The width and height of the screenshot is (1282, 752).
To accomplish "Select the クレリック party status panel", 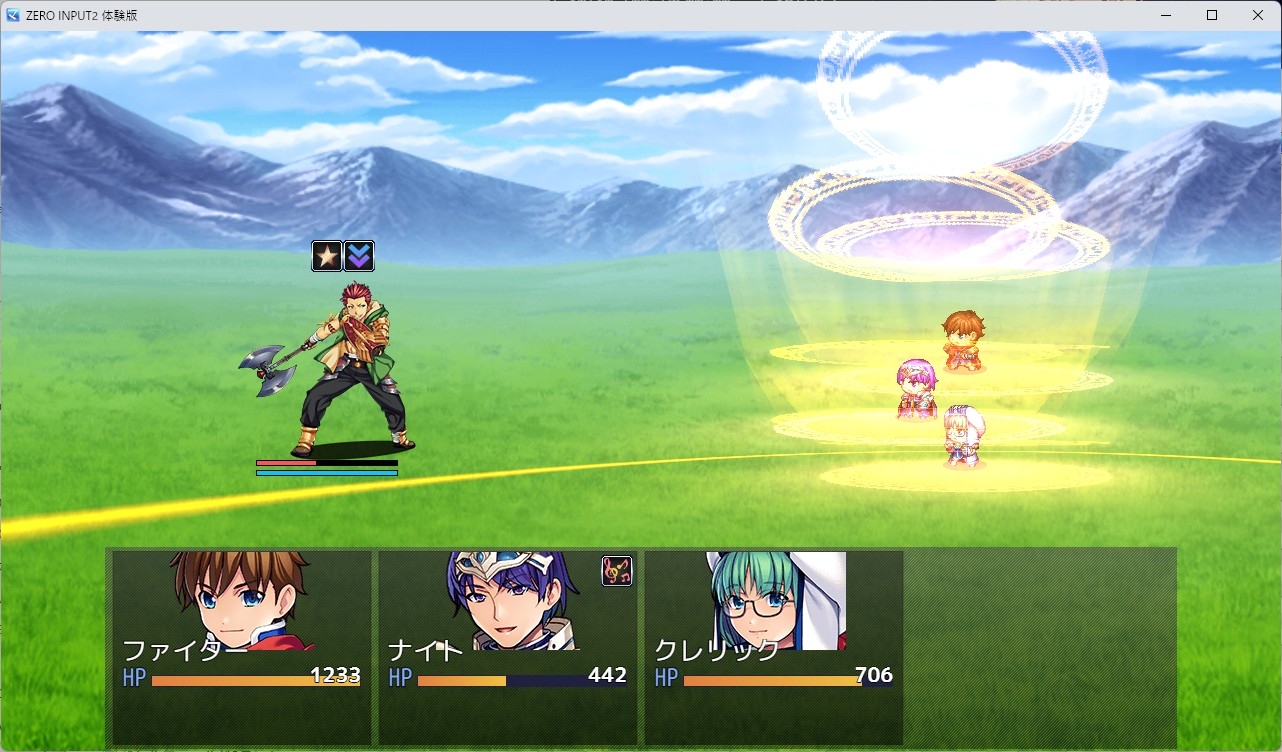I will point(773,646).
